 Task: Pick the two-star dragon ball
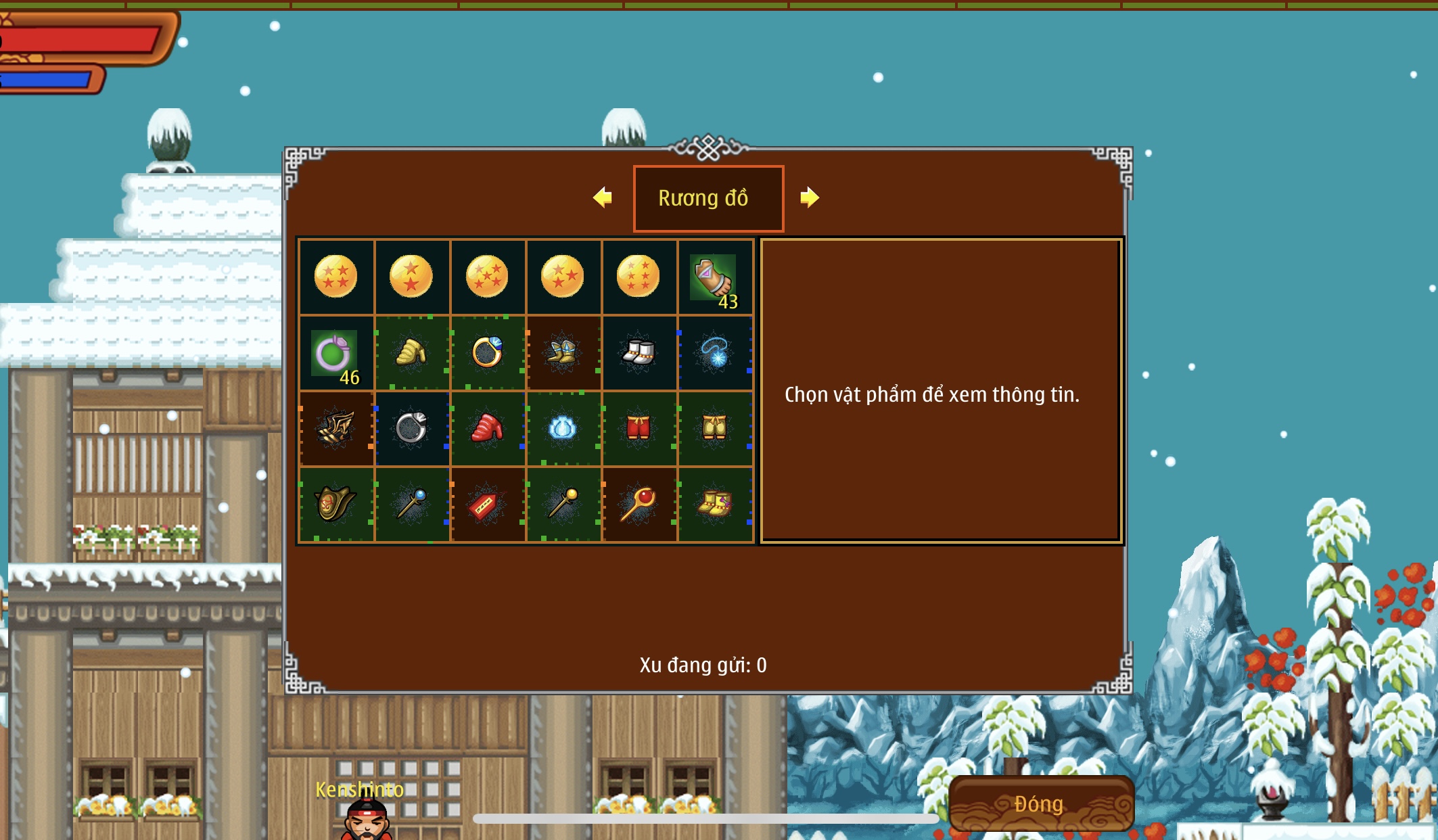411,277
